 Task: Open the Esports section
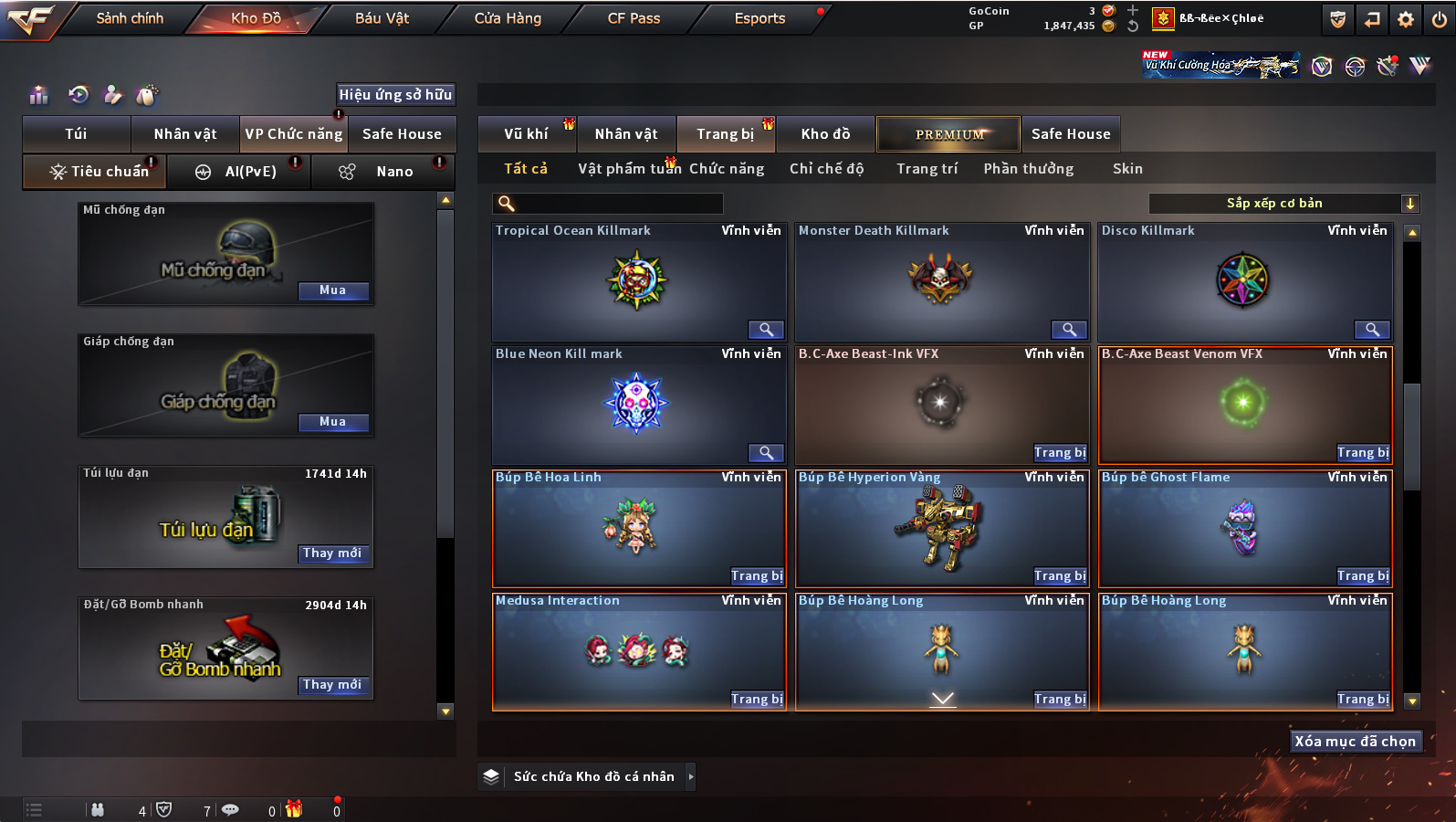coord(759,18)
